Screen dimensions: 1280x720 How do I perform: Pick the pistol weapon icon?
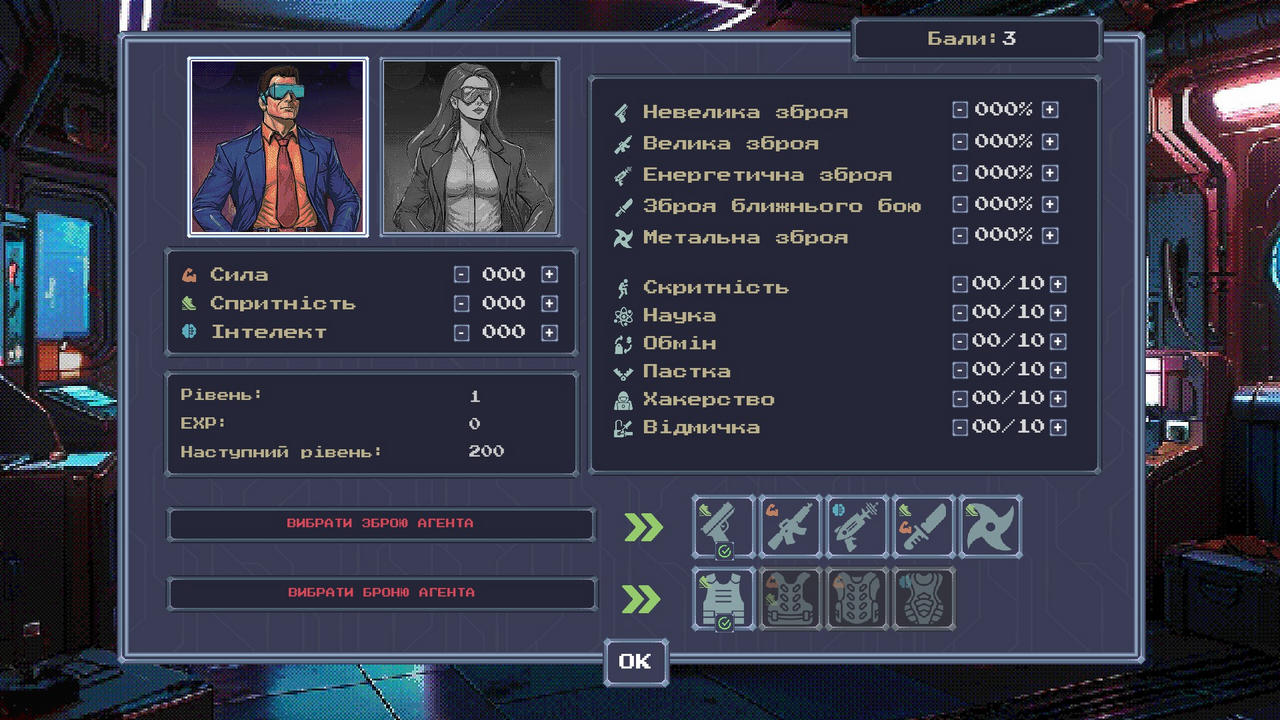(x=723, y=526)
